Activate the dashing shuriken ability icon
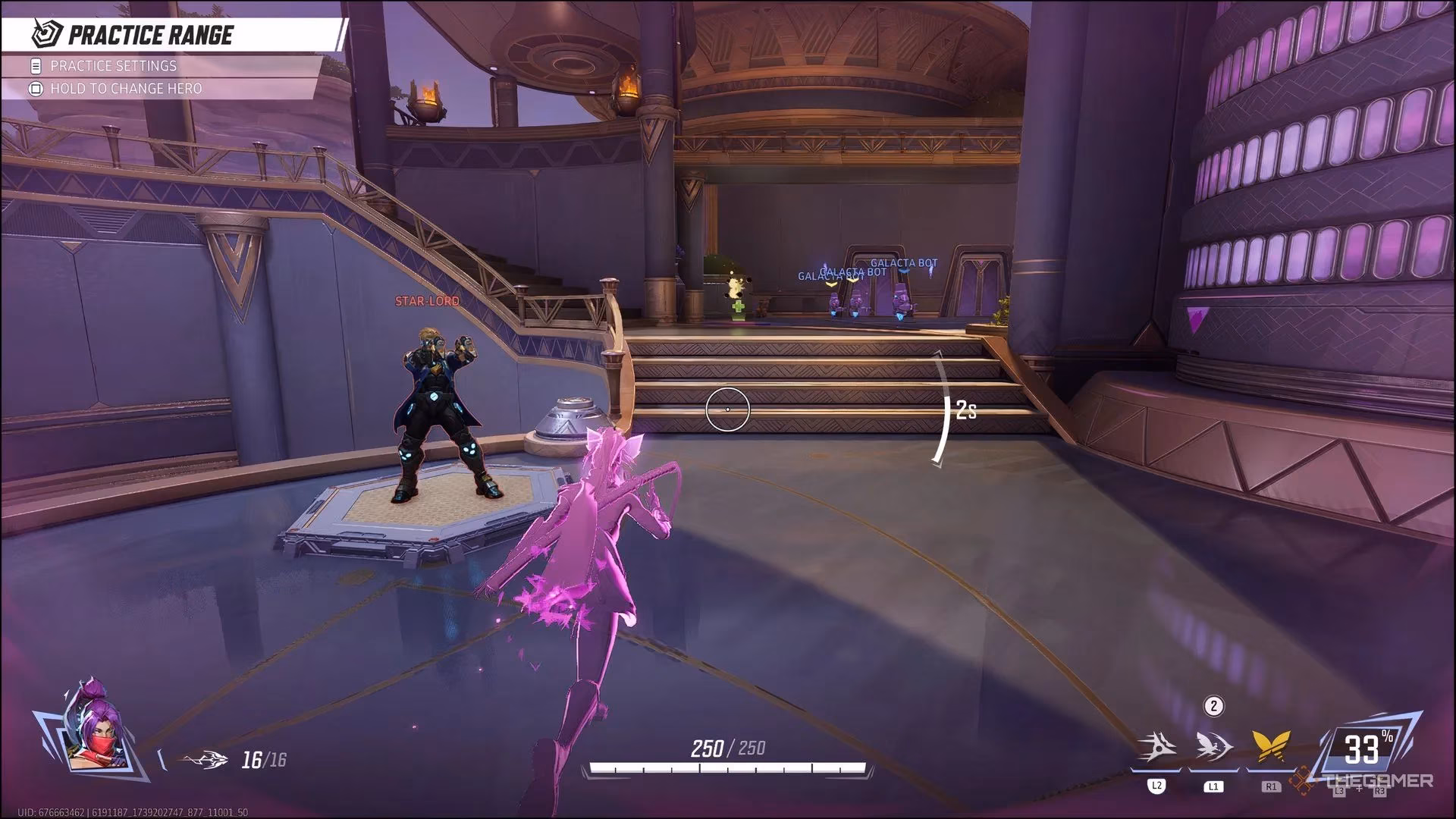The image size is (1456, 819). point(1158,748)
